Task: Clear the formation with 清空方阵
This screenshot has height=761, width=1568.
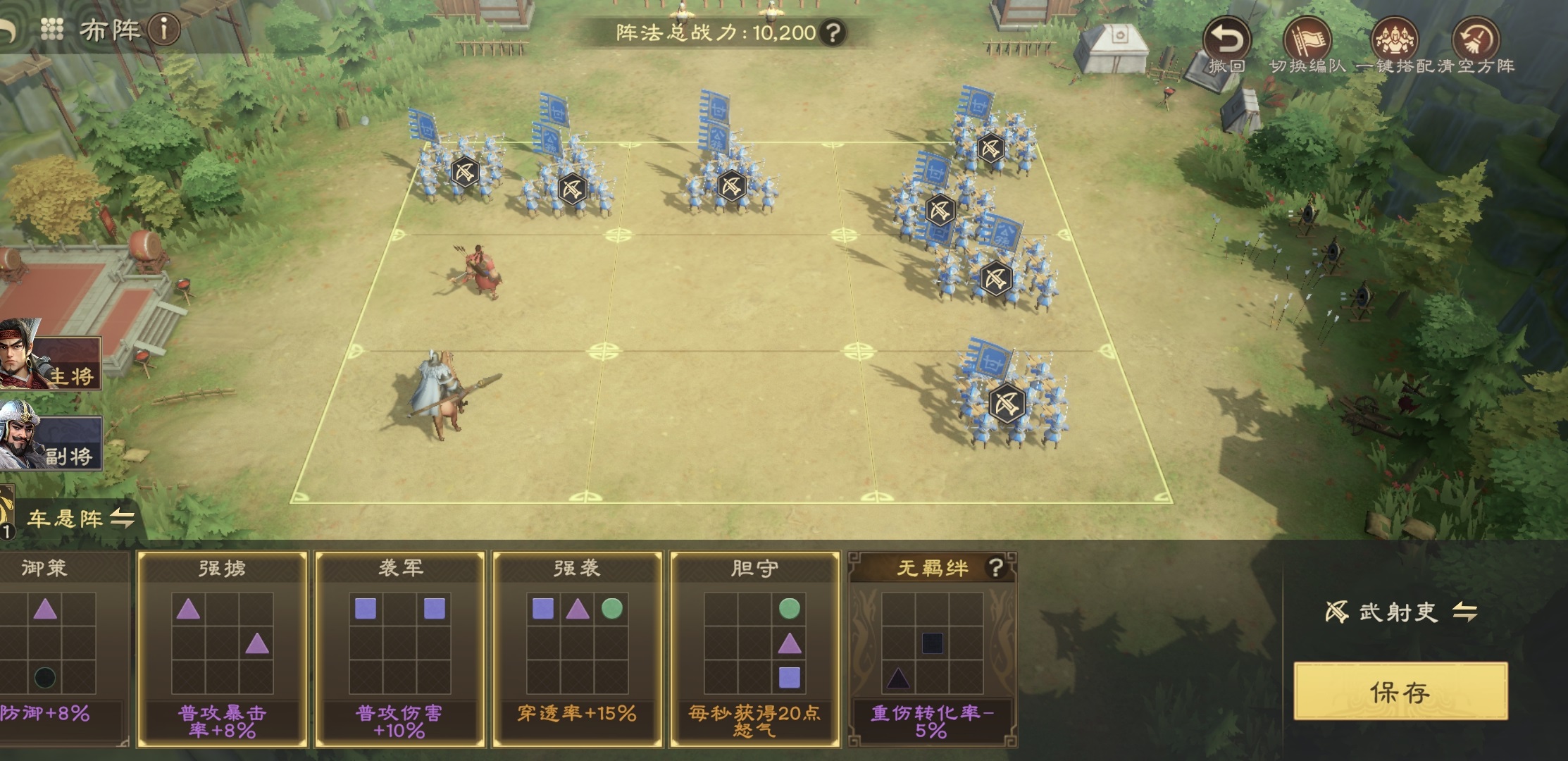Action: click(1476, 42)
